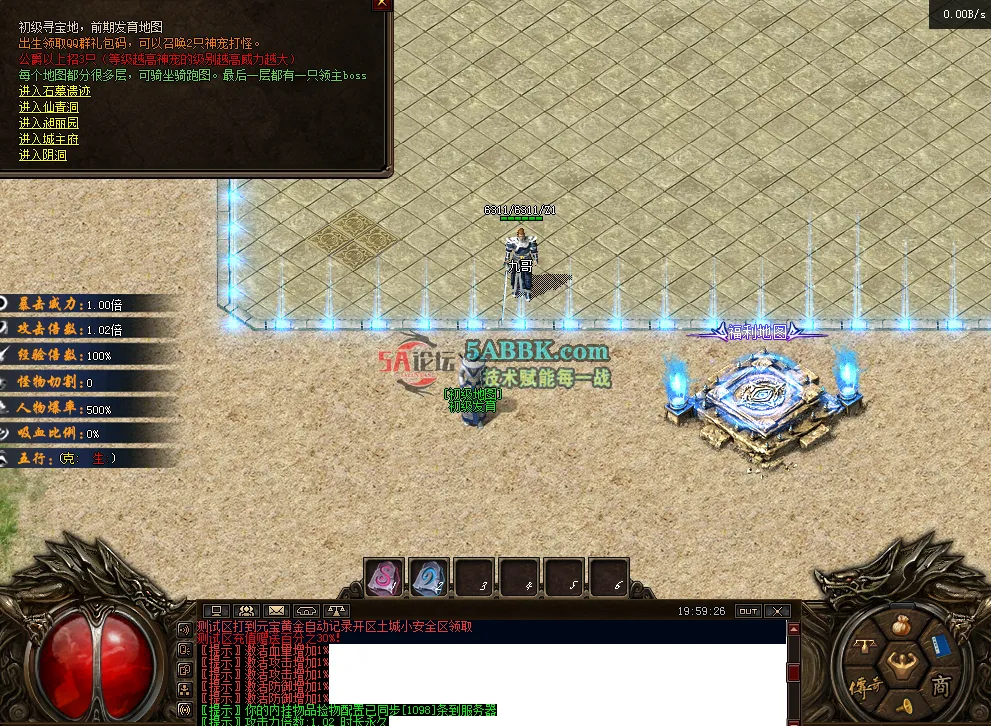Open the shop with the 商 button
This screenshot has height=726, width=991.
coord(940,687)
